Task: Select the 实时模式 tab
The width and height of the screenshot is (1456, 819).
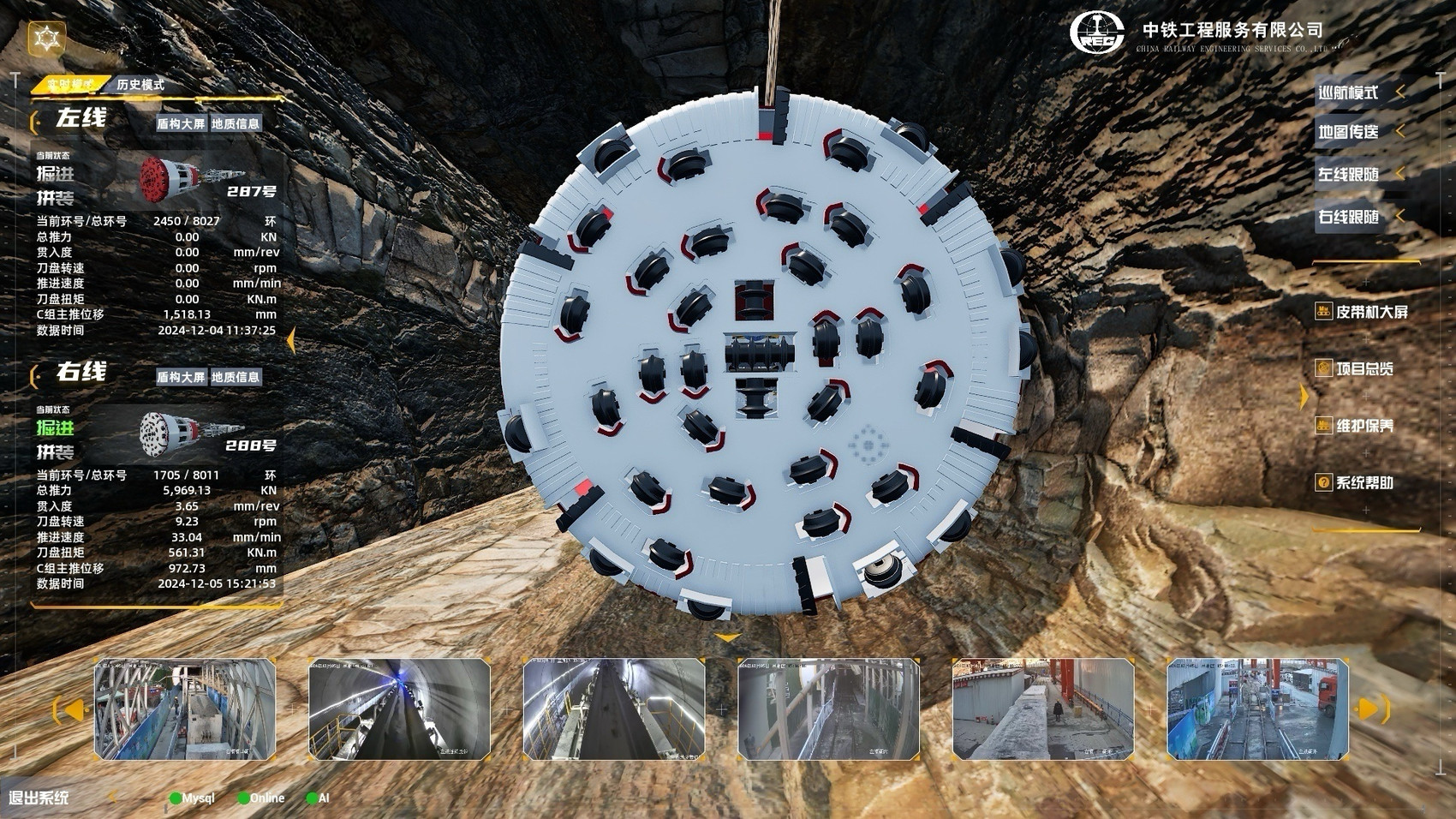Action: (70, 85)
